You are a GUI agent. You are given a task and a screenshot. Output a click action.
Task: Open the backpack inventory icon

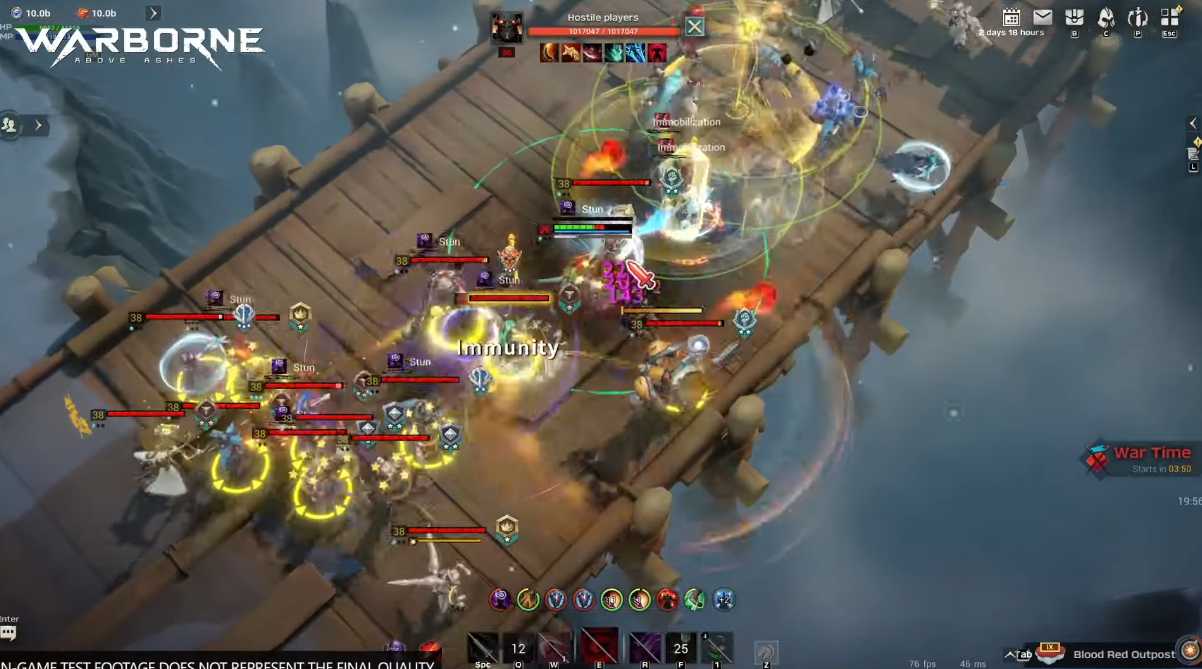click(x=1075, y=17)
